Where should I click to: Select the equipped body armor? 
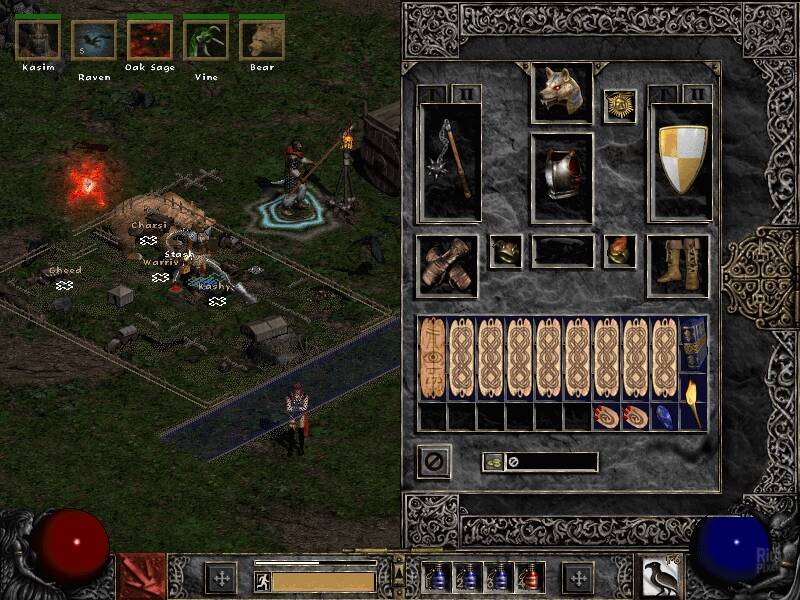(x=562, y=177)
